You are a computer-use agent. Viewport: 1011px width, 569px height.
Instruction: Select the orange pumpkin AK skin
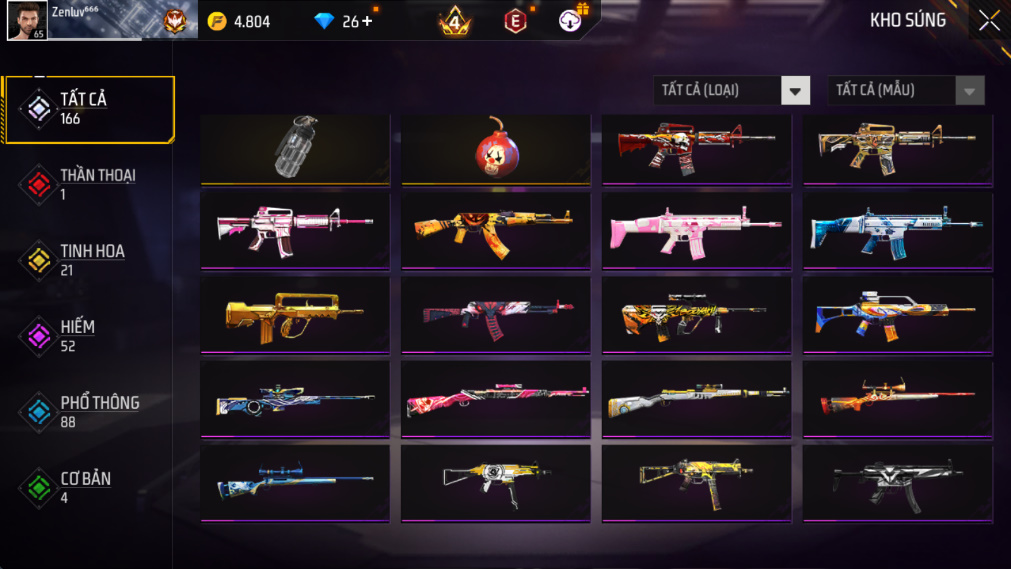click(495, 230)
